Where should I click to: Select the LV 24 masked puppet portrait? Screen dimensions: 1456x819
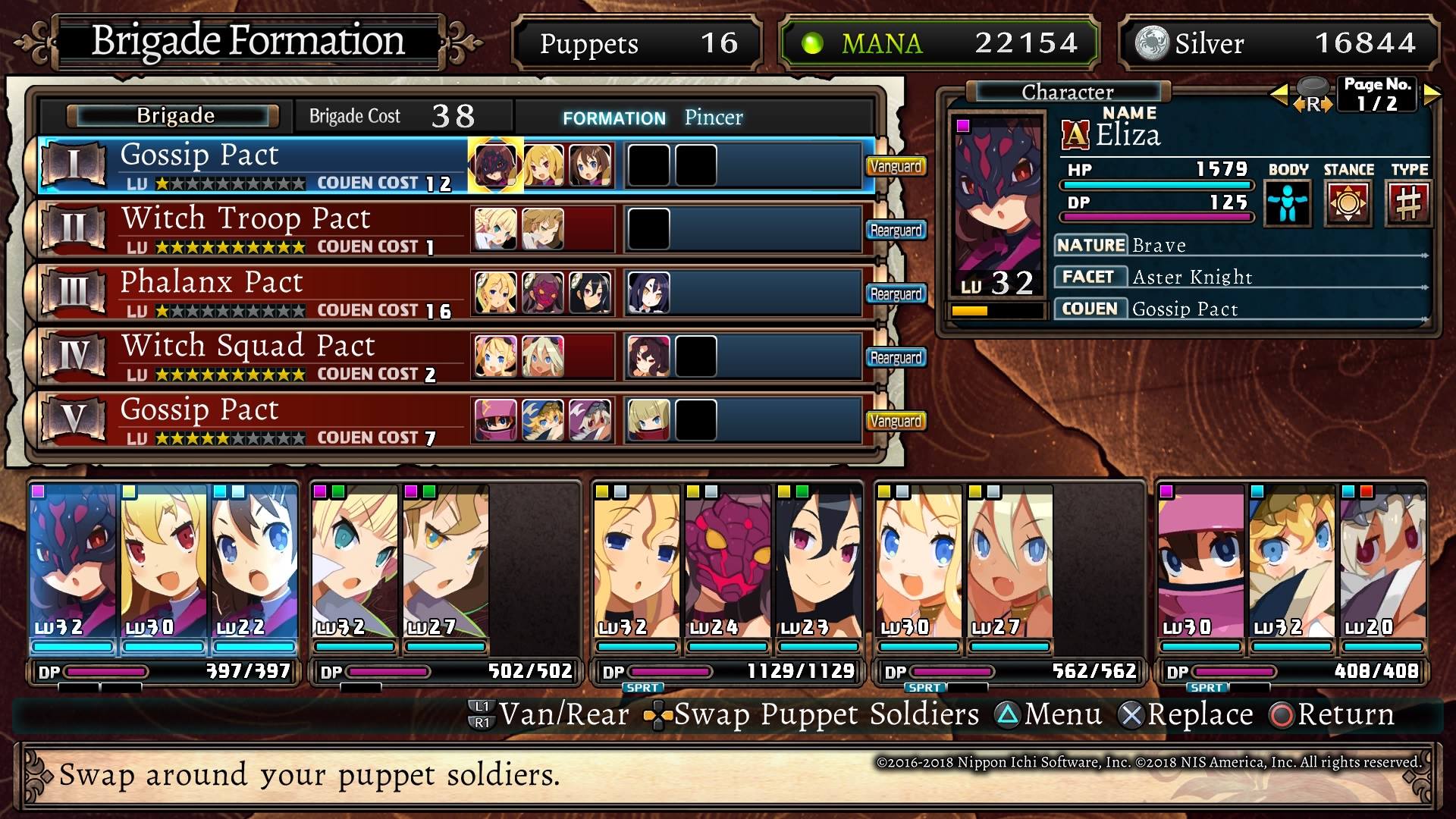click(x=727, y=561)
